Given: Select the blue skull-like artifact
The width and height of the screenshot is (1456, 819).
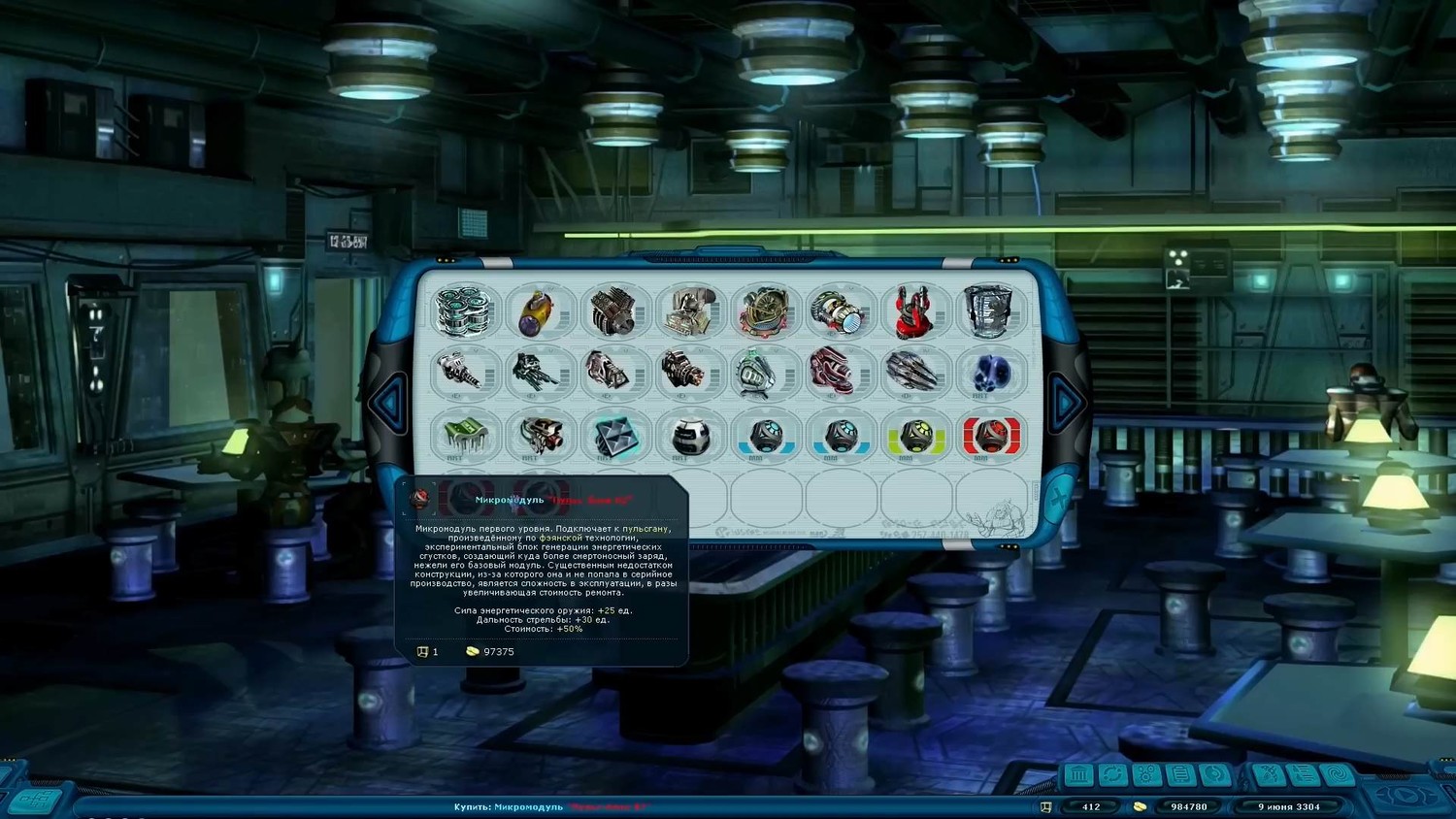Looking at the screenshot, I should pos(989,373).
